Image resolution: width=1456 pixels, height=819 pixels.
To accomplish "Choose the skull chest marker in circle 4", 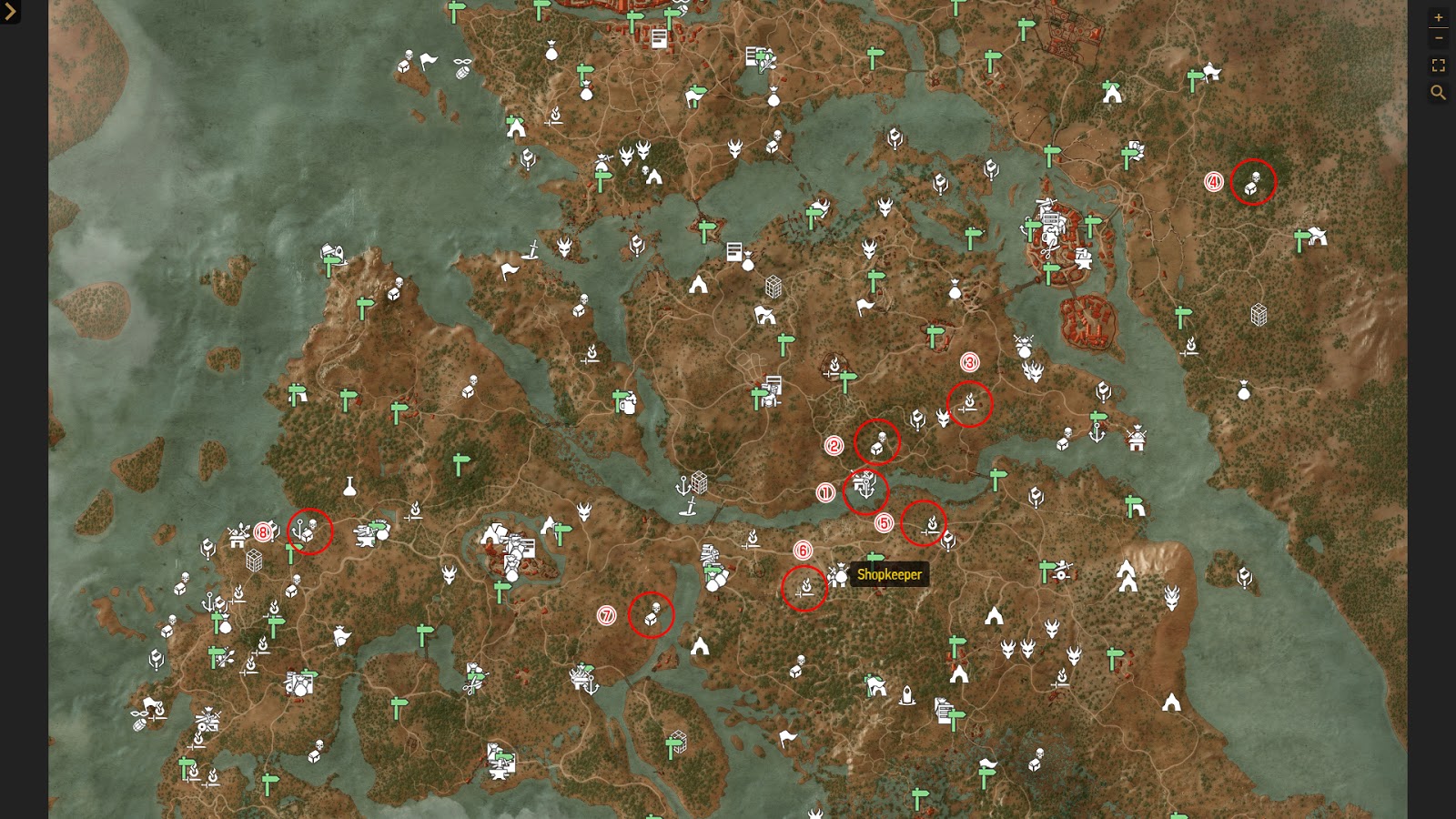I will tap(1253, 183).
